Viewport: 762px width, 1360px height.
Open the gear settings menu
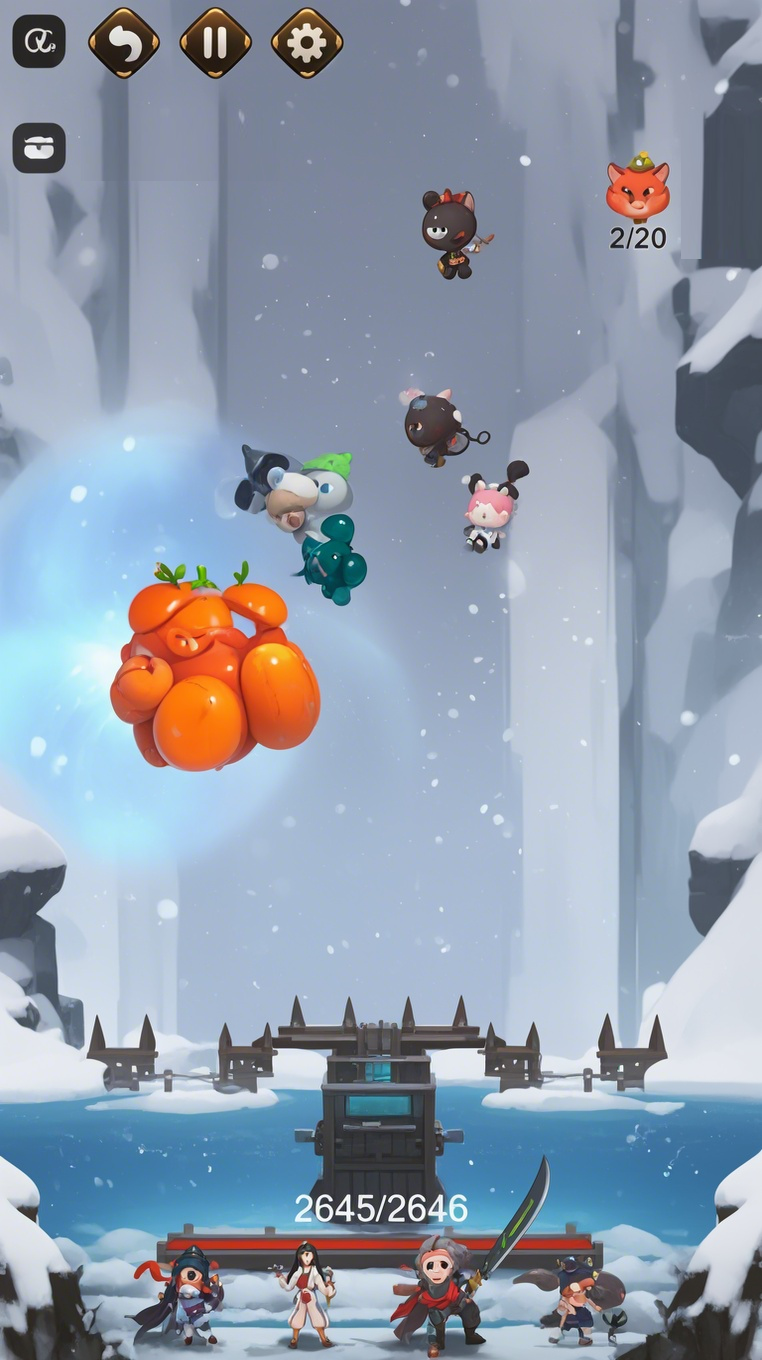307,42
